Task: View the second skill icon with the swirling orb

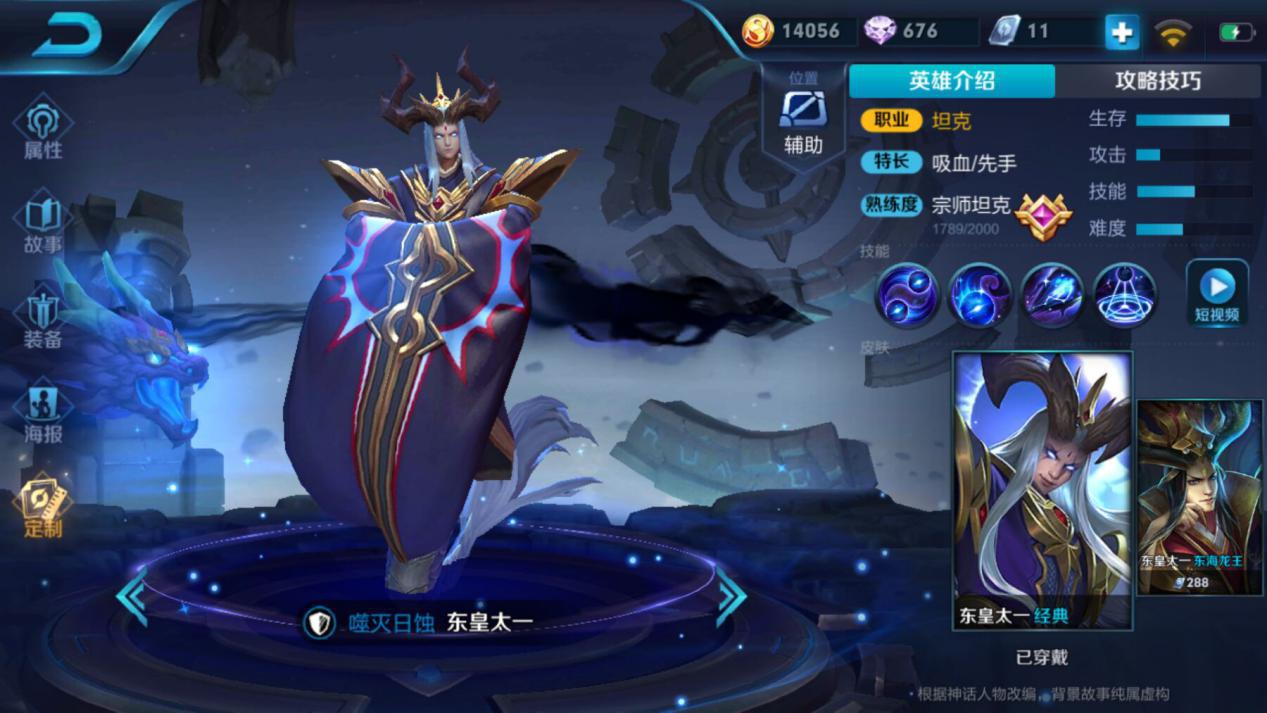Action: click(980, 295)
